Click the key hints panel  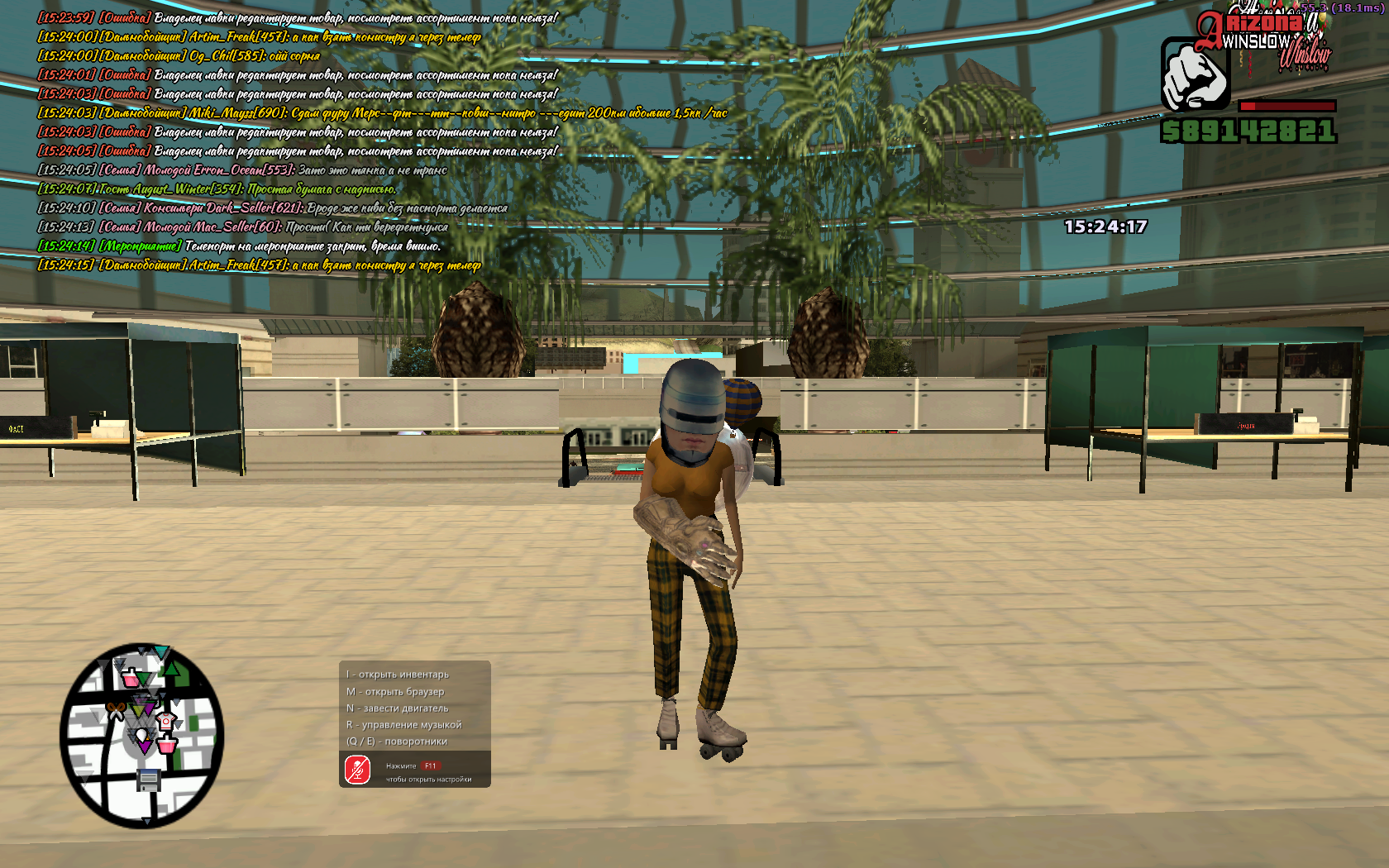414,708
